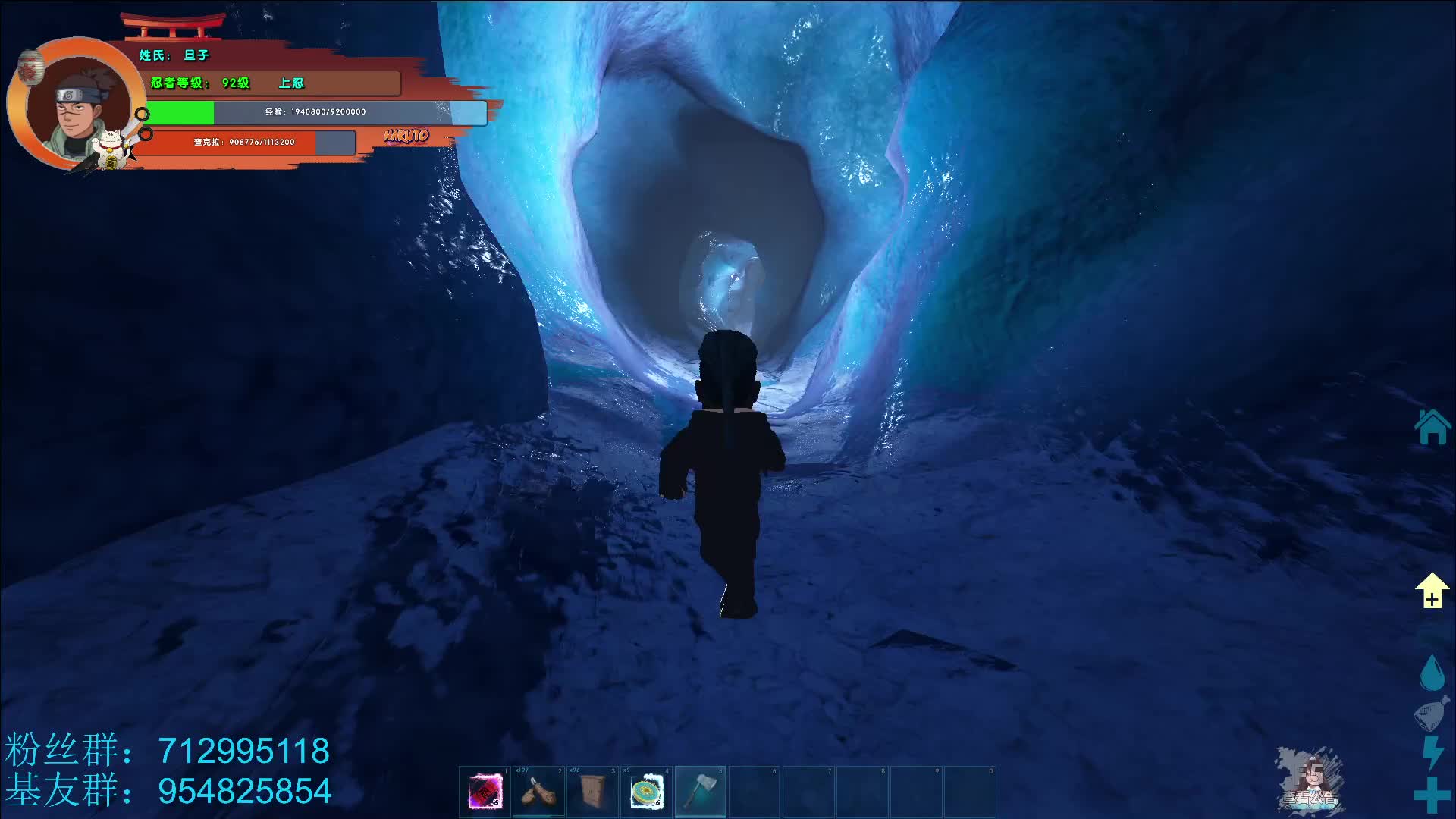The width and height of the screenshot is (1456, 819).
Task: Choose the teal round disc item
Action: pos(646,792)
